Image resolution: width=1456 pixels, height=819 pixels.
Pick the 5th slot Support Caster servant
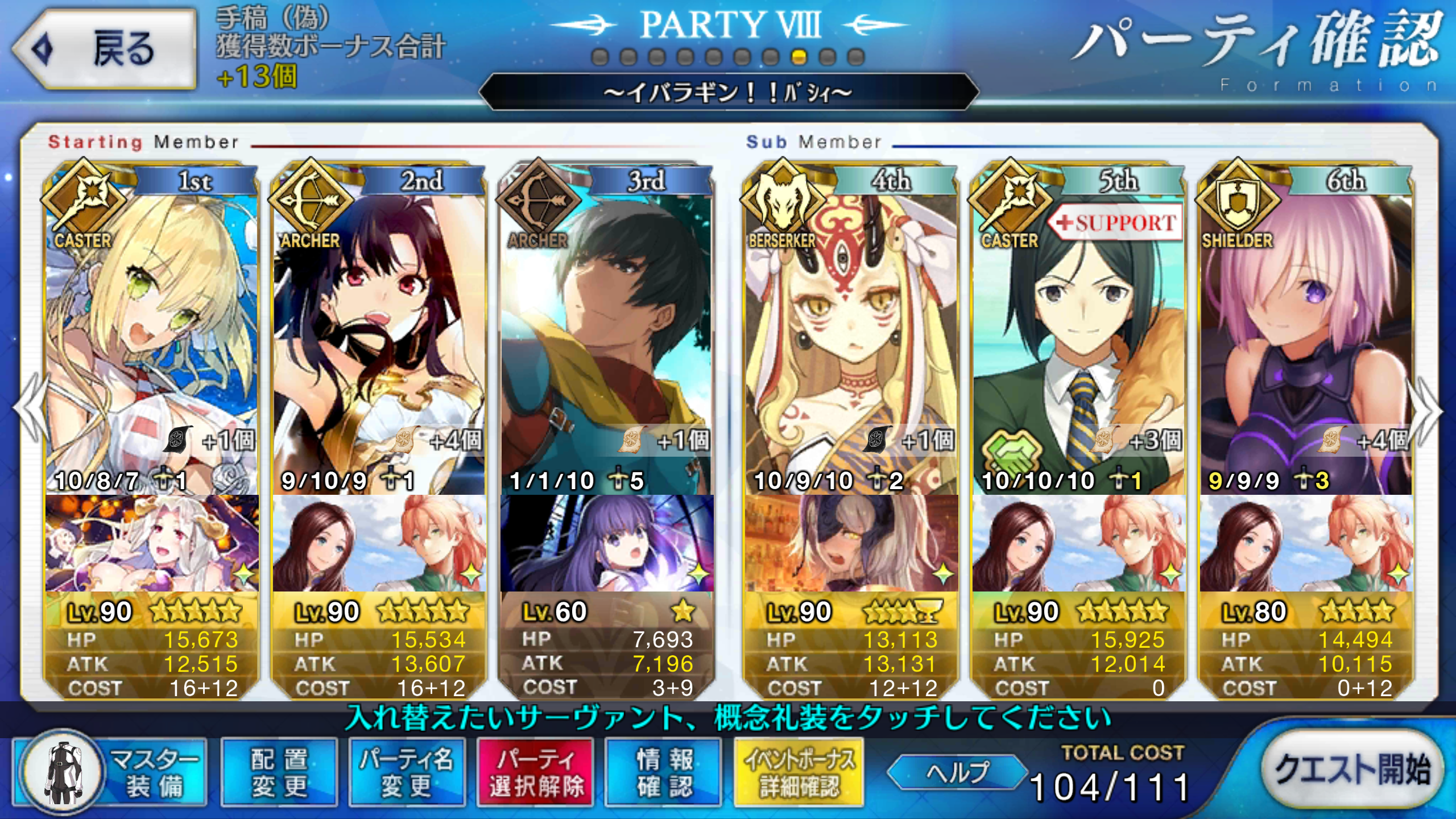pyautogui.click(x=1078, y=341)
